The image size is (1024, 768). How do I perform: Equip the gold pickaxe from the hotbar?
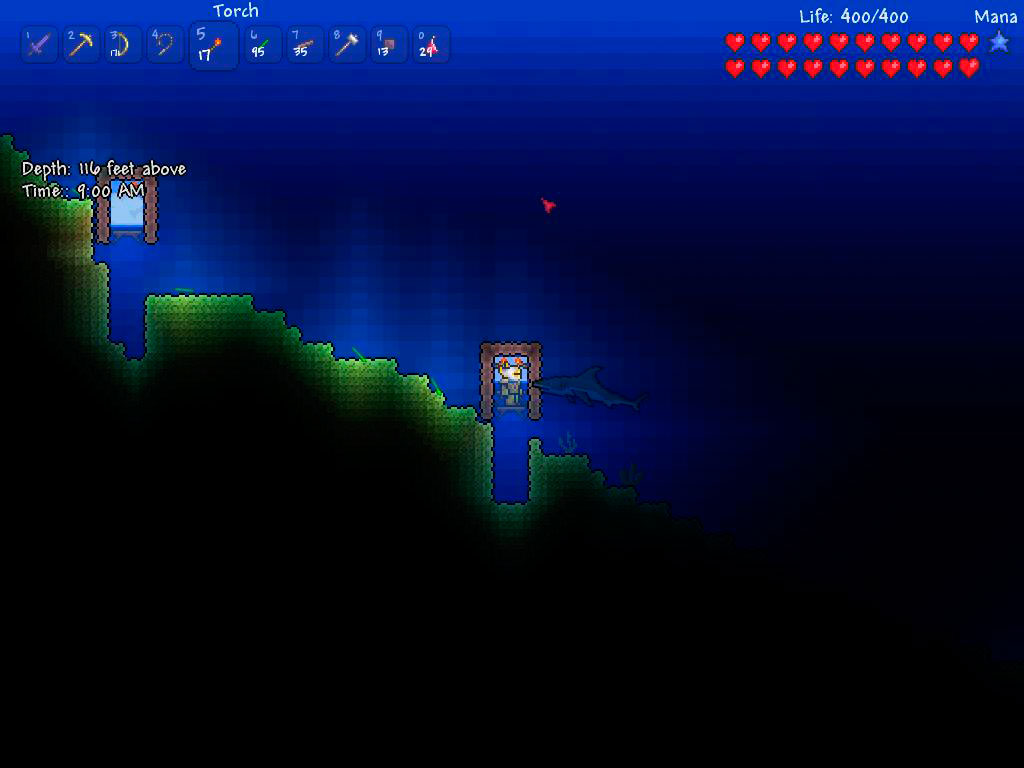80,45
